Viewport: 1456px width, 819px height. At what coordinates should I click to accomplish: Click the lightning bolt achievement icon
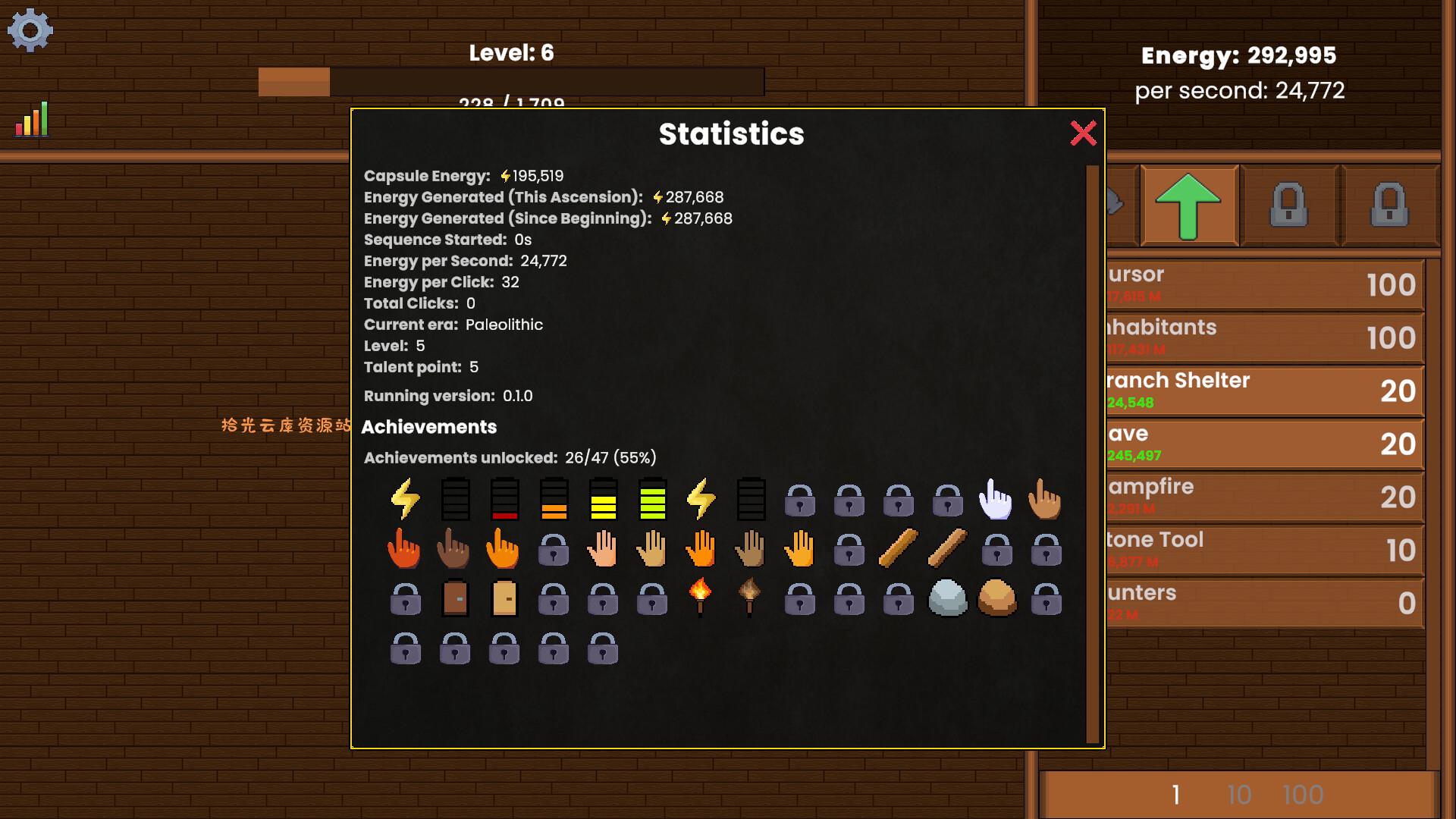pos(404,499)
